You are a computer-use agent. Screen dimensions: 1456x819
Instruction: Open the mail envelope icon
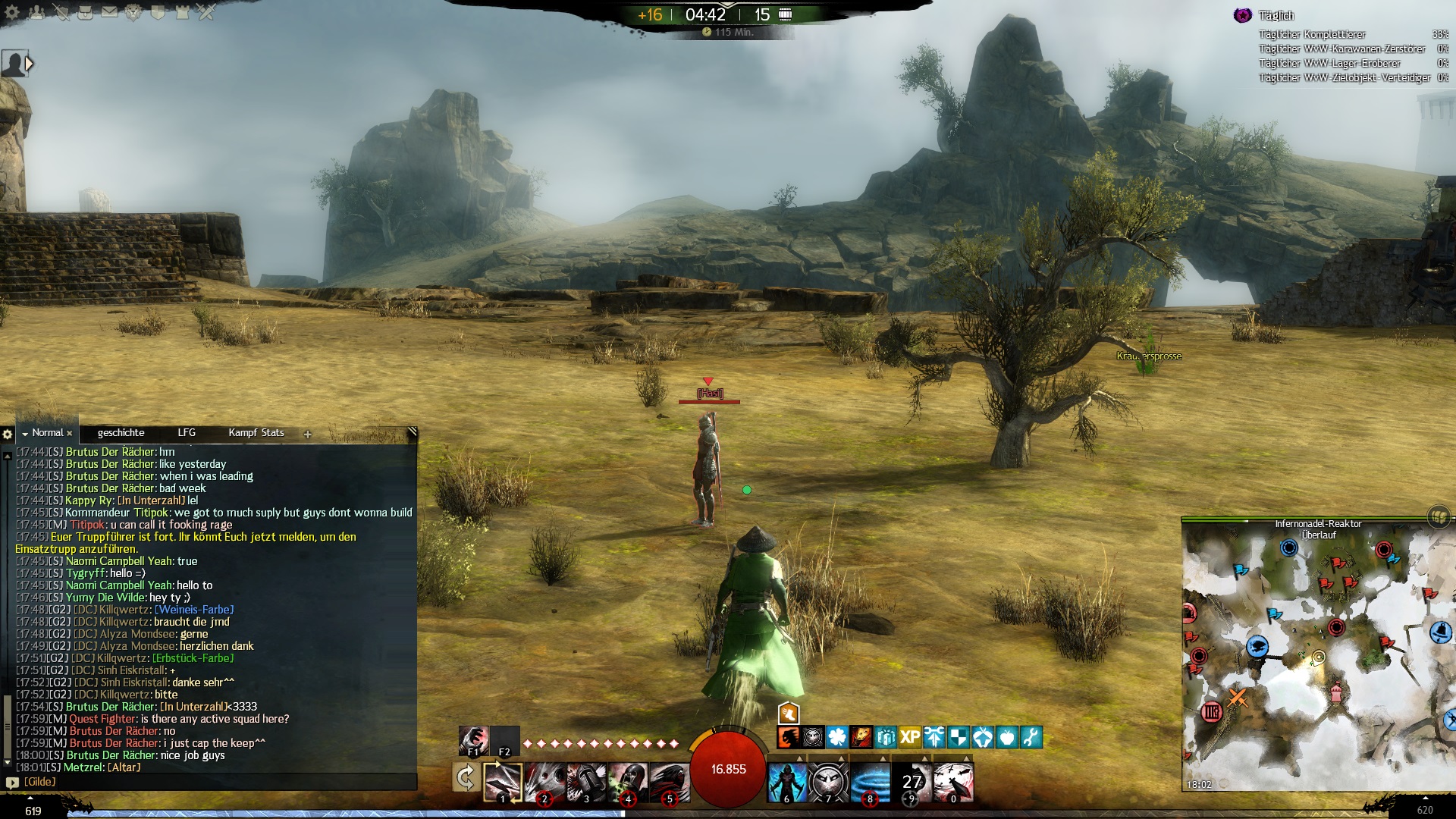[x=109, y=12]
